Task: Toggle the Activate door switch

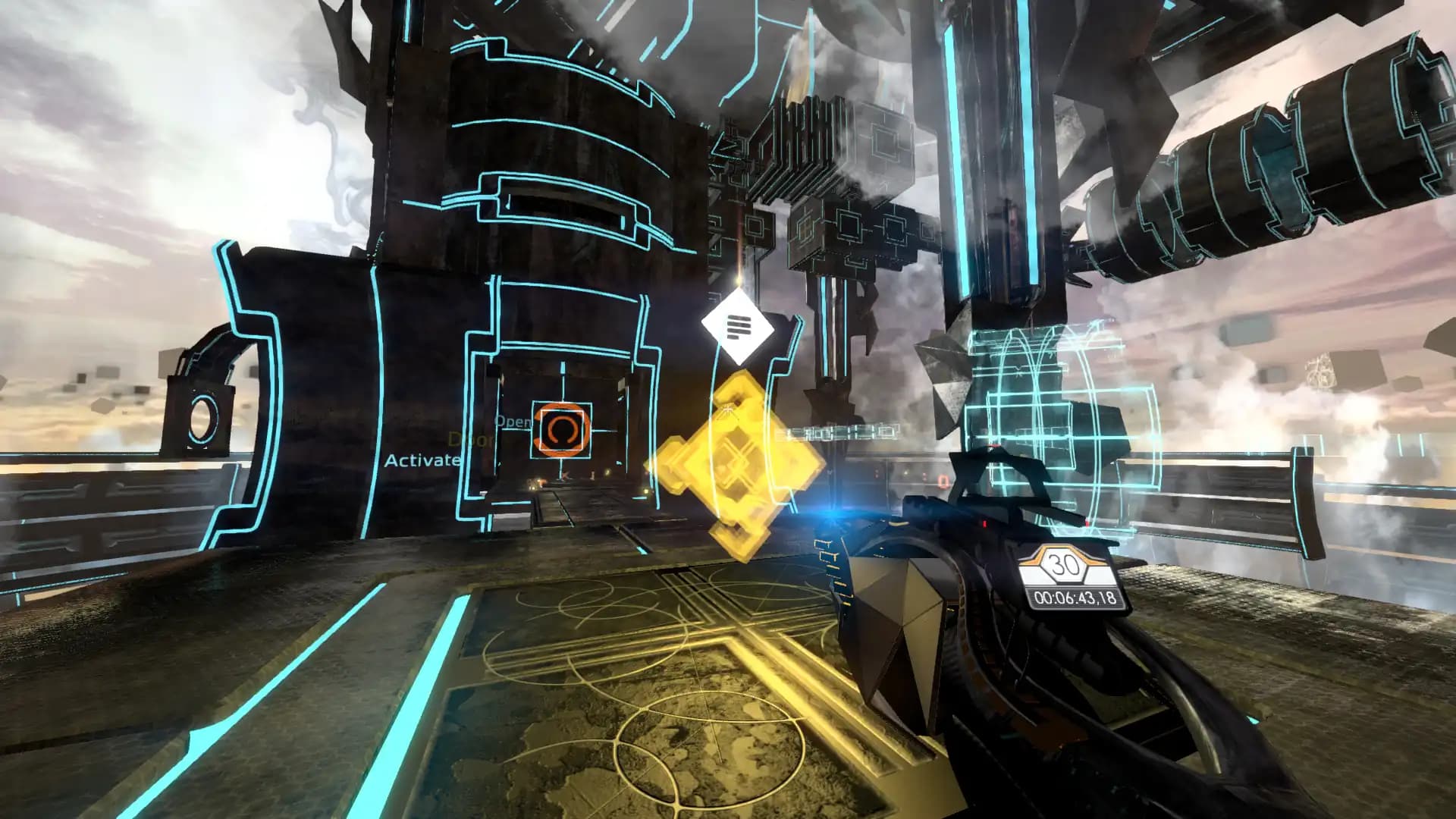Action: tap(422, 459)
